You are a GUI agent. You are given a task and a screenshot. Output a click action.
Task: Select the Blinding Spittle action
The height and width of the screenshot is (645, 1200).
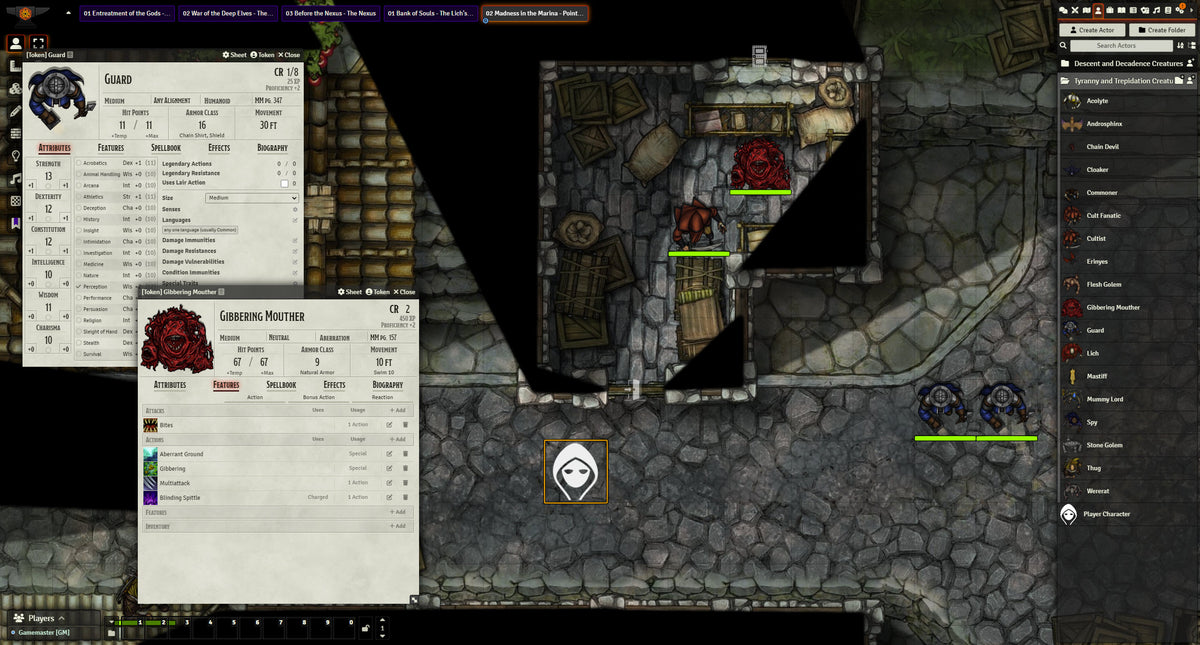pos(180,497)
